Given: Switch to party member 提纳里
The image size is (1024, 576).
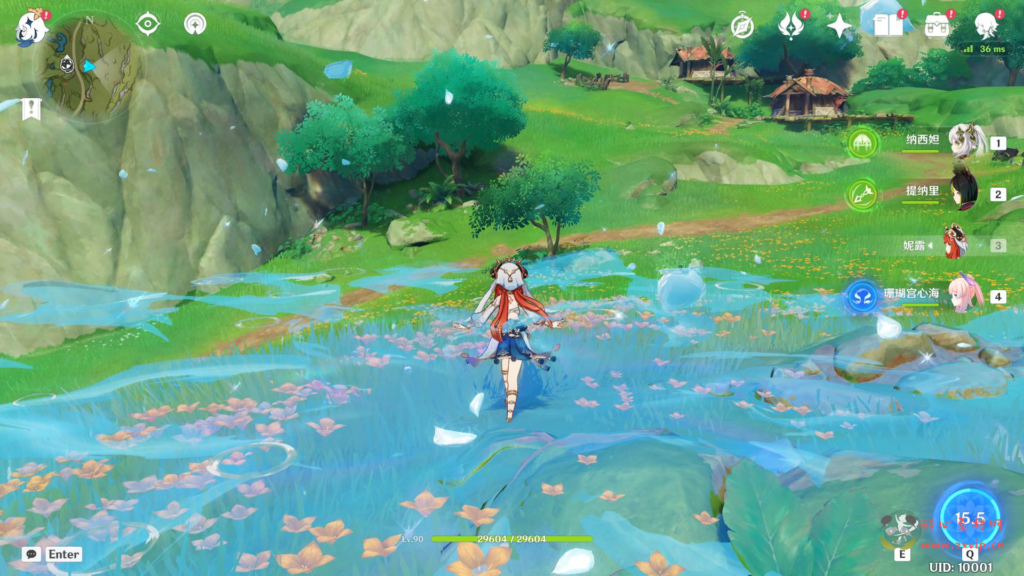Looking at the screenshot, I should pos(965,192).
